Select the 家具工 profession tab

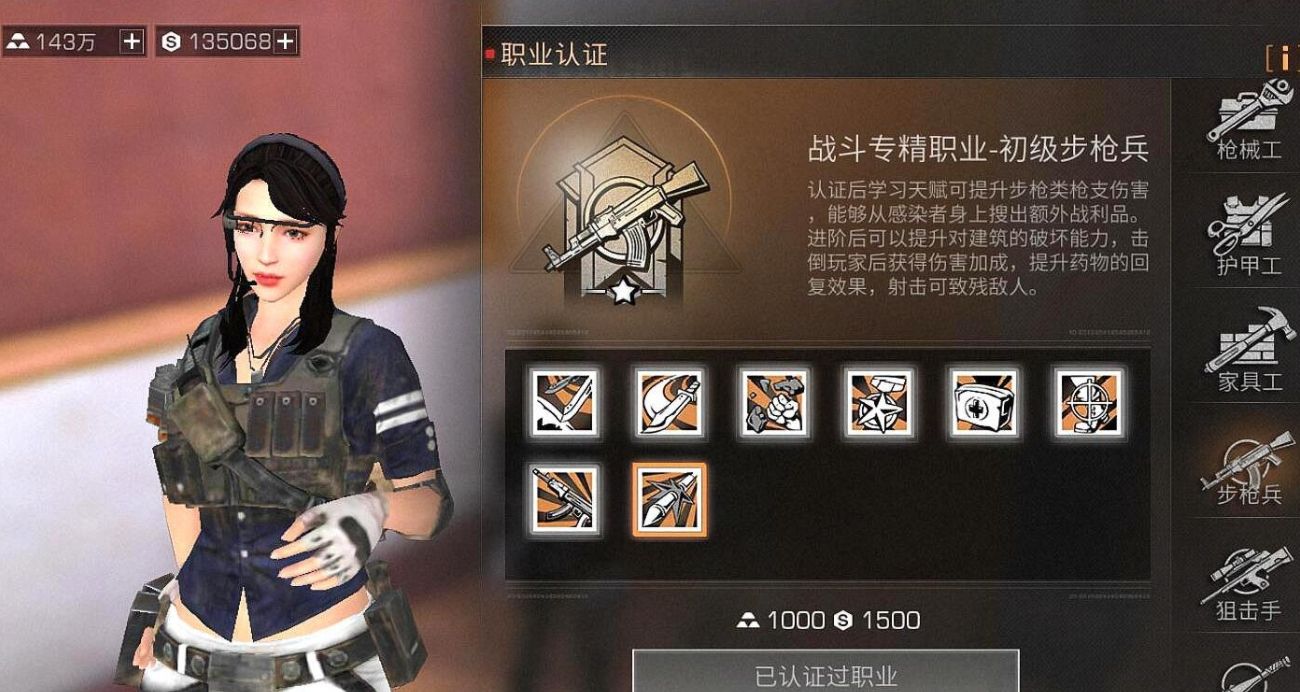coord(1248,352)
